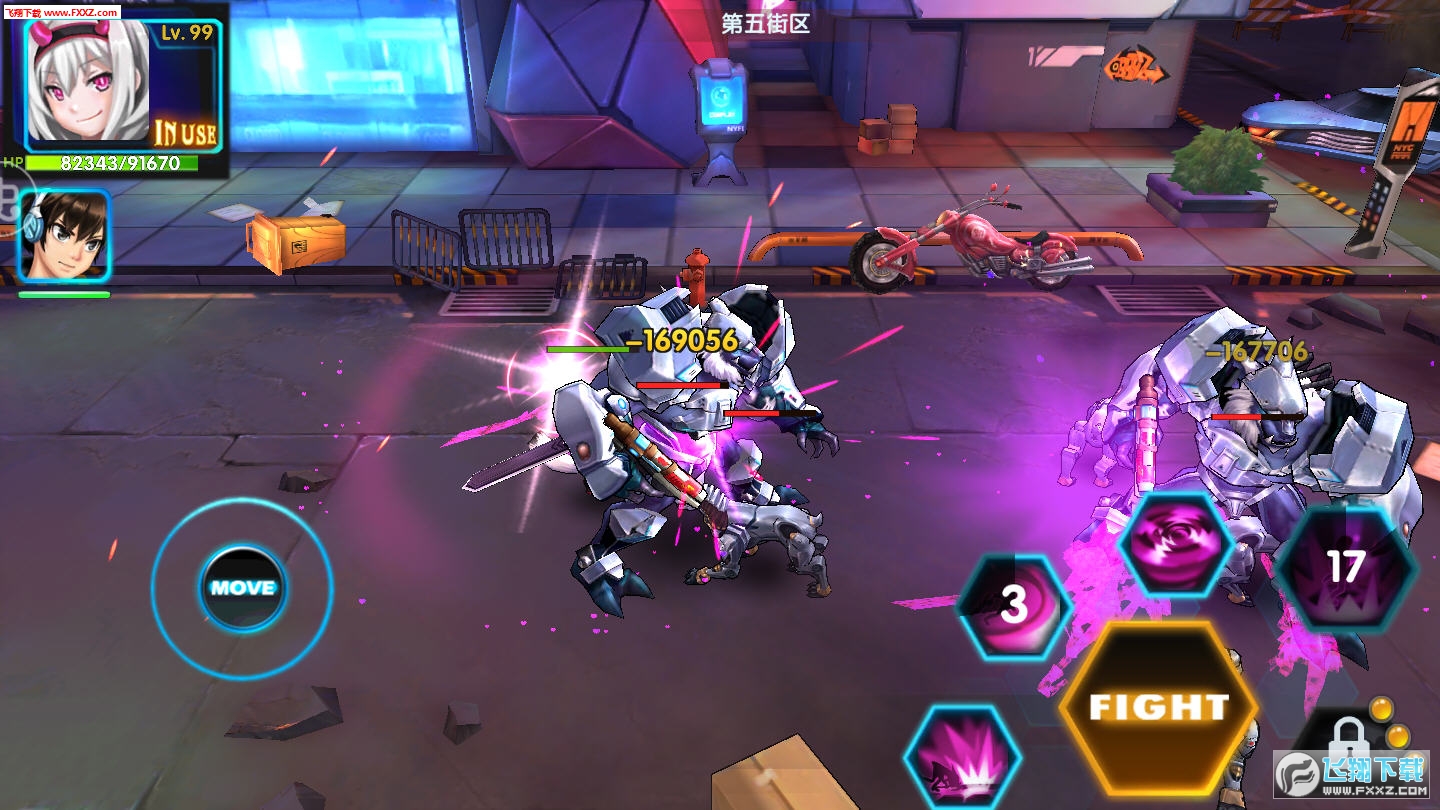This screenshot has height=810, width=1440.
Task: Activate the purple vortex skill
Action: pos(1175,544)
